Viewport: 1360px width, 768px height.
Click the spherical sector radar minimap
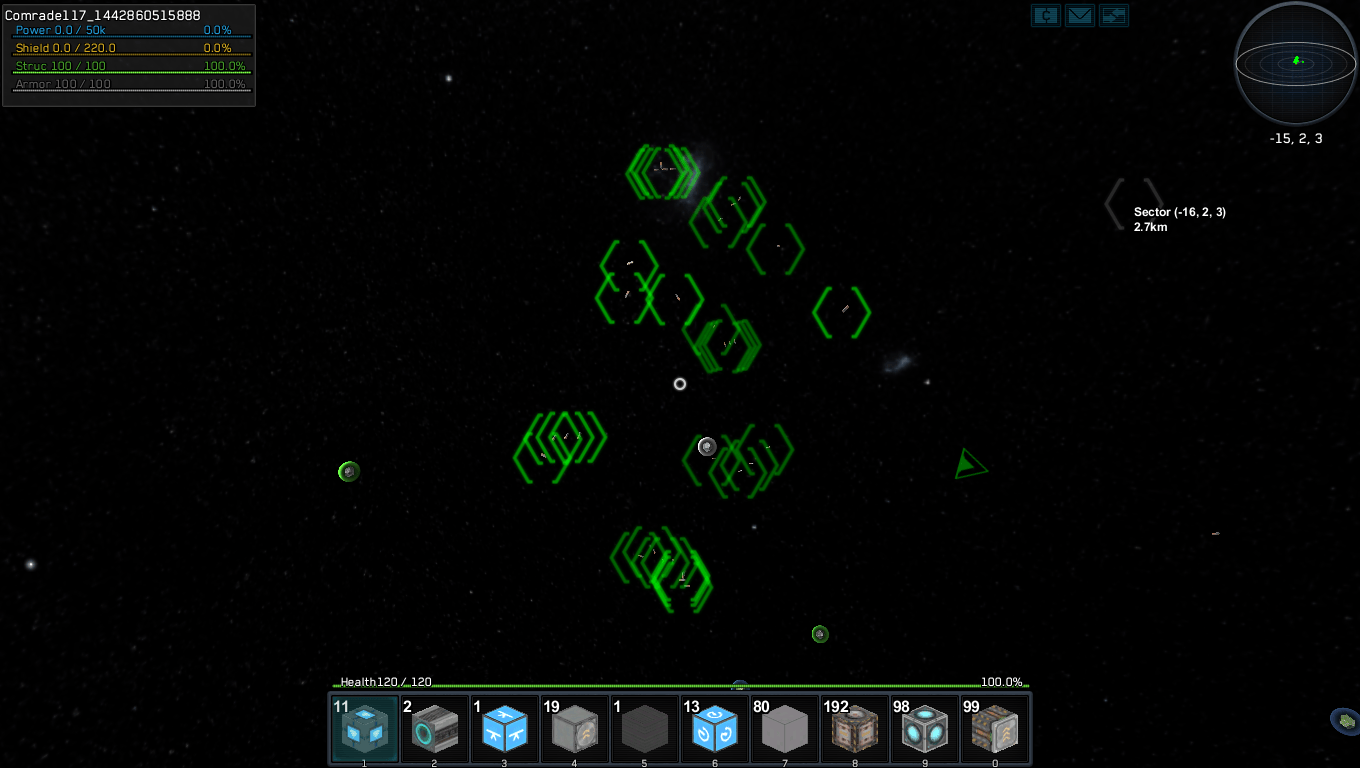pyautogui.click(x=1296, y=63)
